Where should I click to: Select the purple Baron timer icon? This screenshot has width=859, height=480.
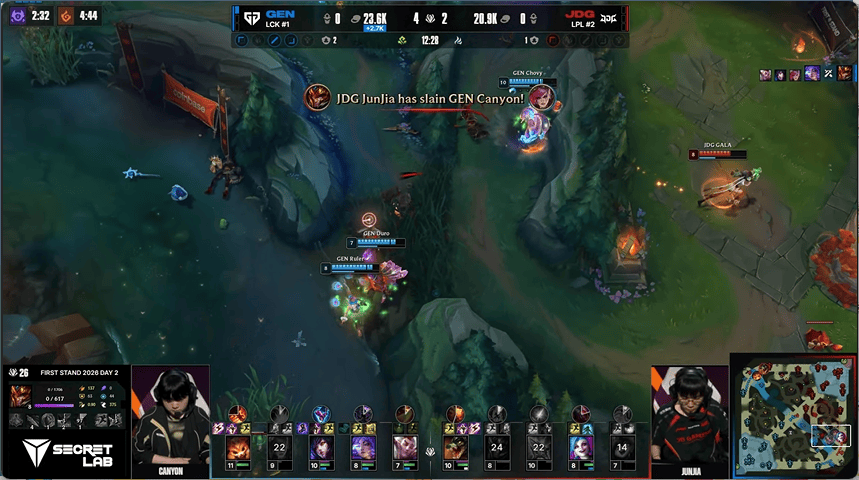coord(17,16)
